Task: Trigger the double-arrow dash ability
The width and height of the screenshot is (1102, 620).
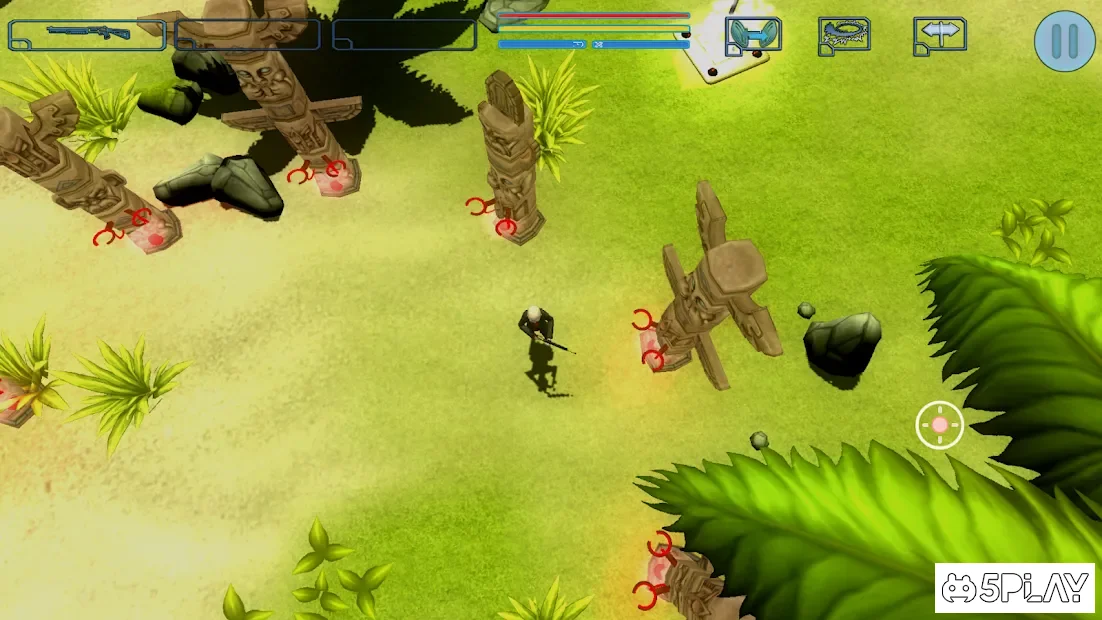Action: tap(939, 36)
